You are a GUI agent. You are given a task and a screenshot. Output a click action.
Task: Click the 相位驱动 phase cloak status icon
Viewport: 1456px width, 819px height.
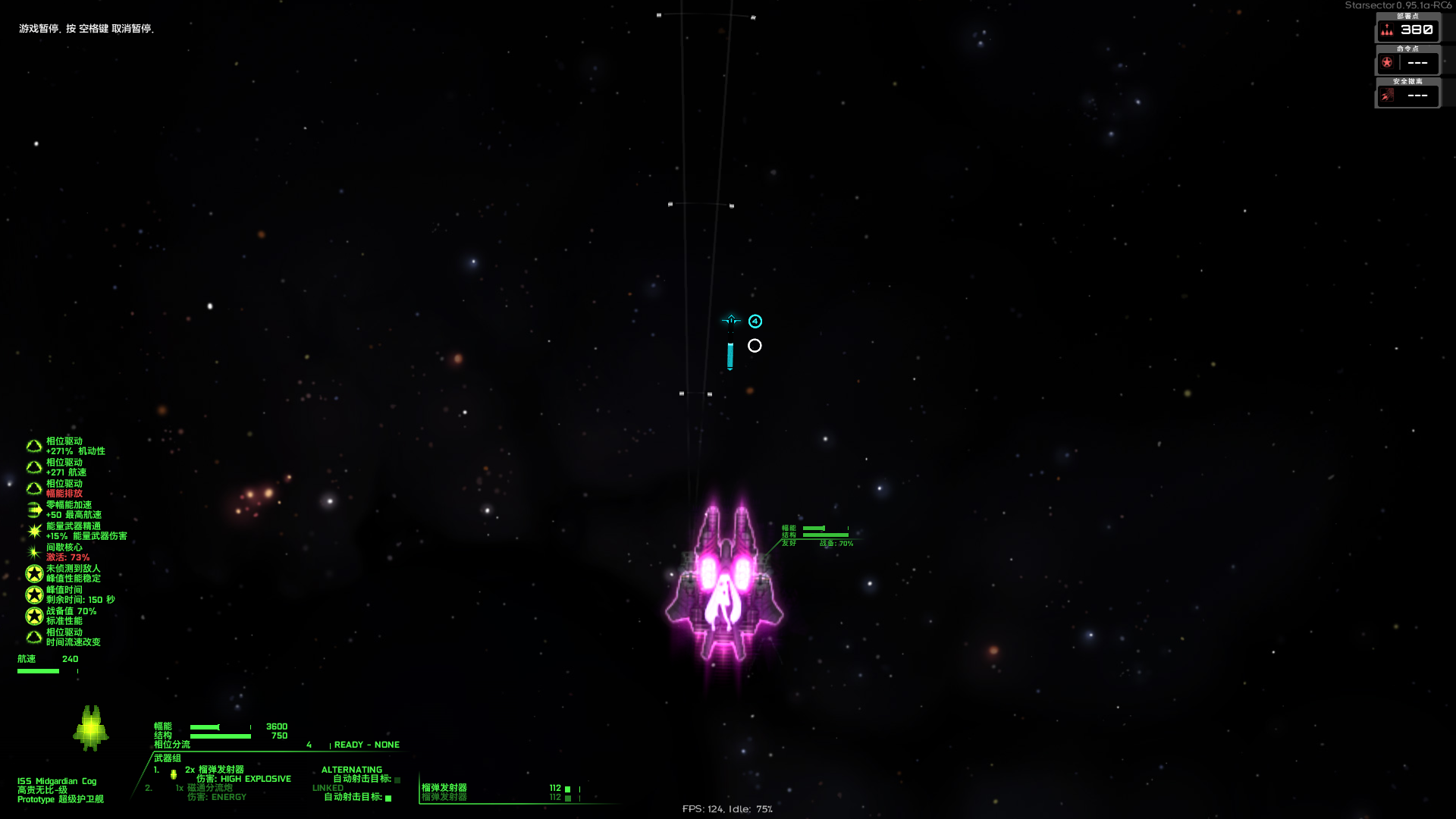(34, 445)
